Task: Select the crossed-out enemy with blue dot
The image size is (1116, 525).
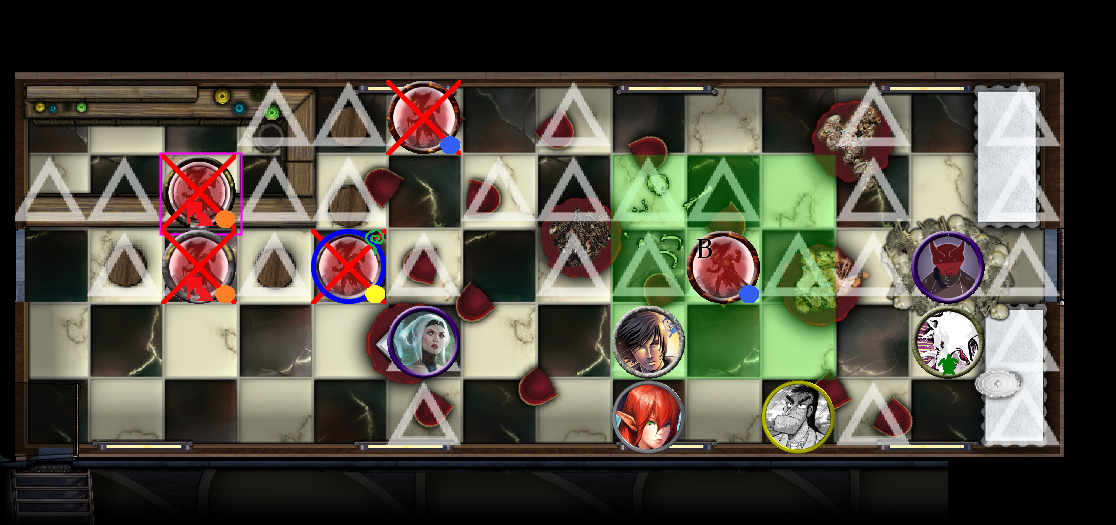Action: [x=424, y=118]
